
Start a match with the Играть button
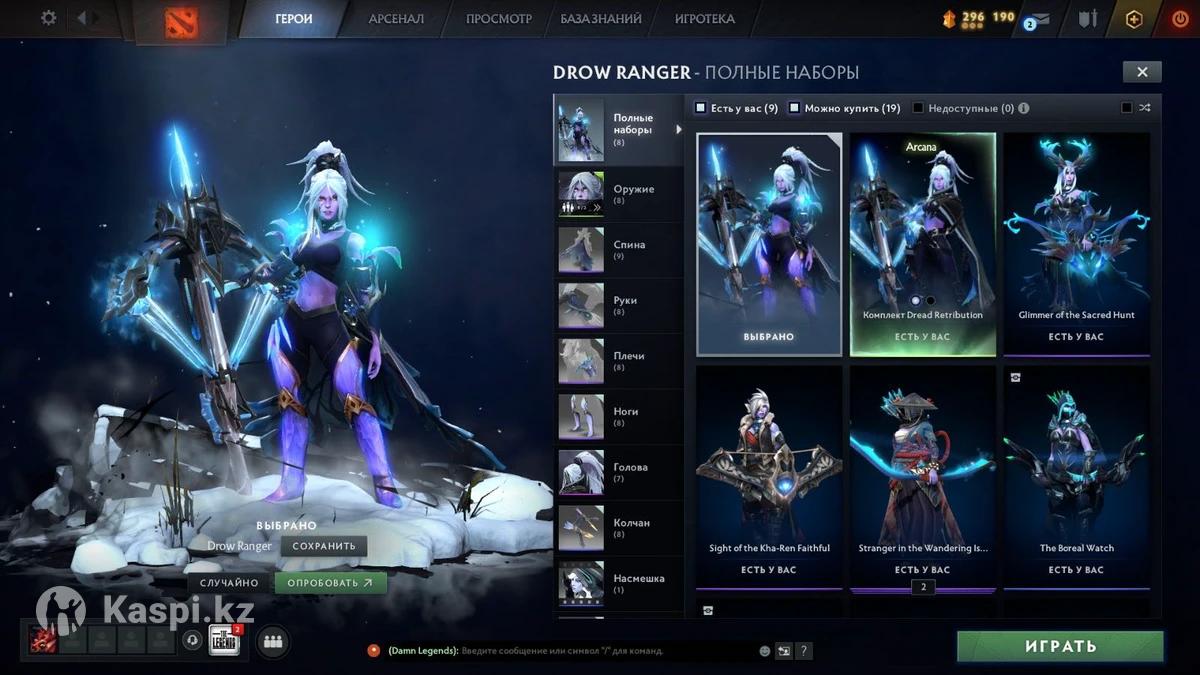(x=1060, y=646)
